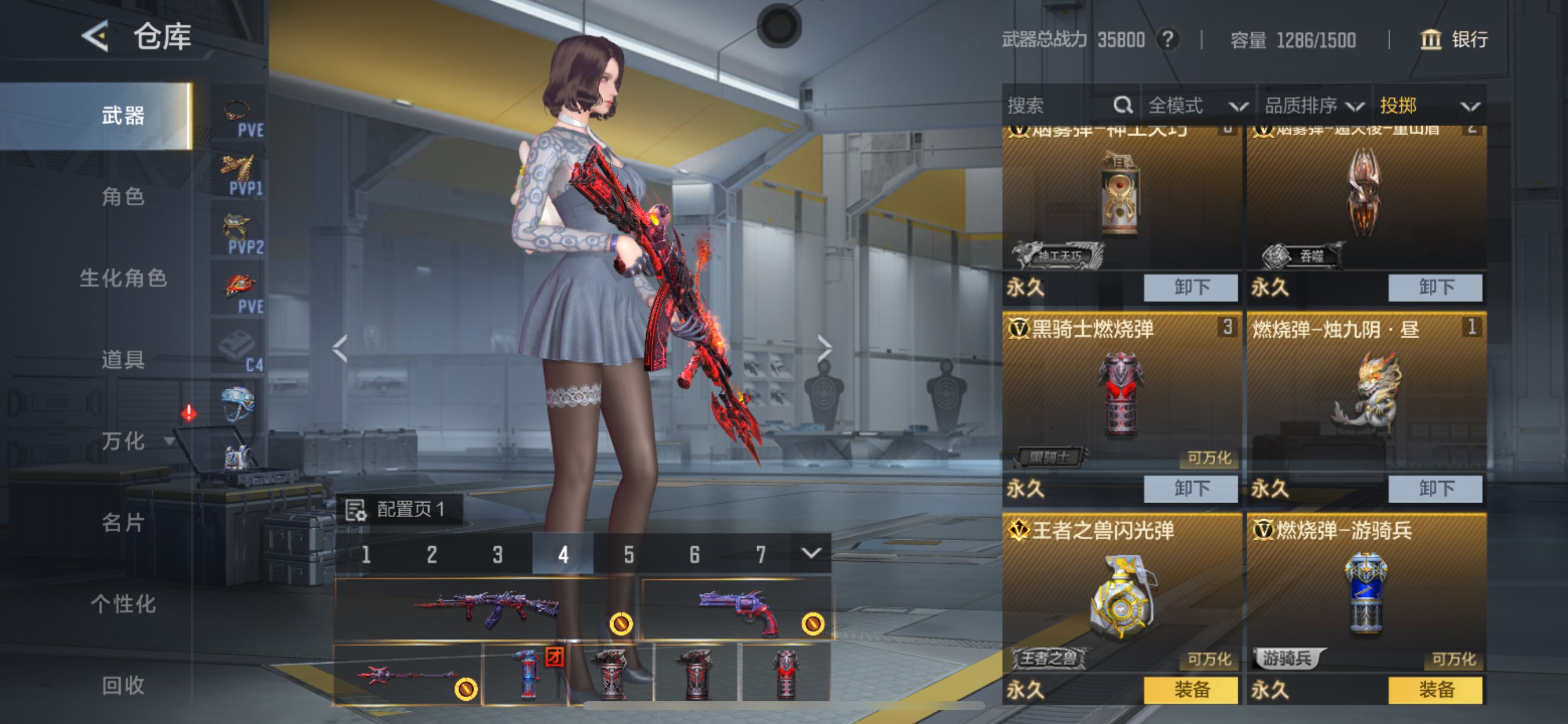This screenshot has width=1568, height=724.
Task: Go to the 回收 recycle section
Action: click(x=123, y=685)
